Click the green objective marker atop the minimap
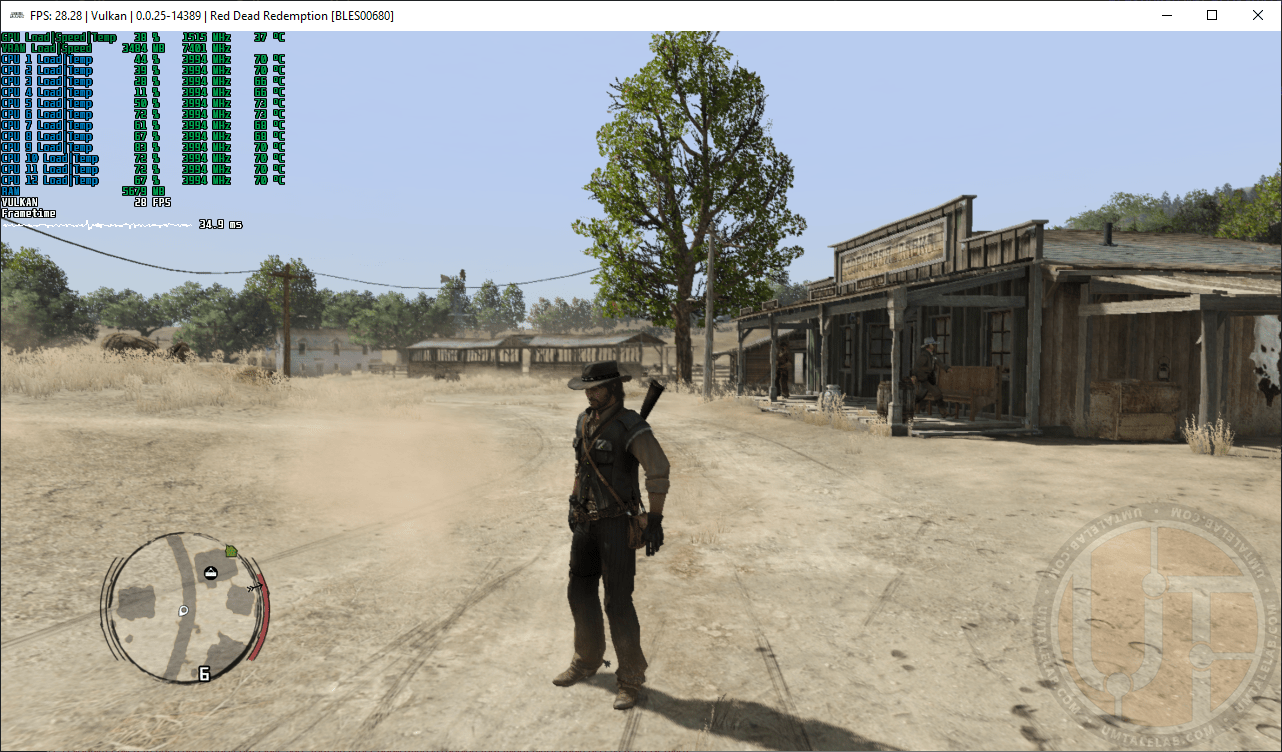 point(231,551)
